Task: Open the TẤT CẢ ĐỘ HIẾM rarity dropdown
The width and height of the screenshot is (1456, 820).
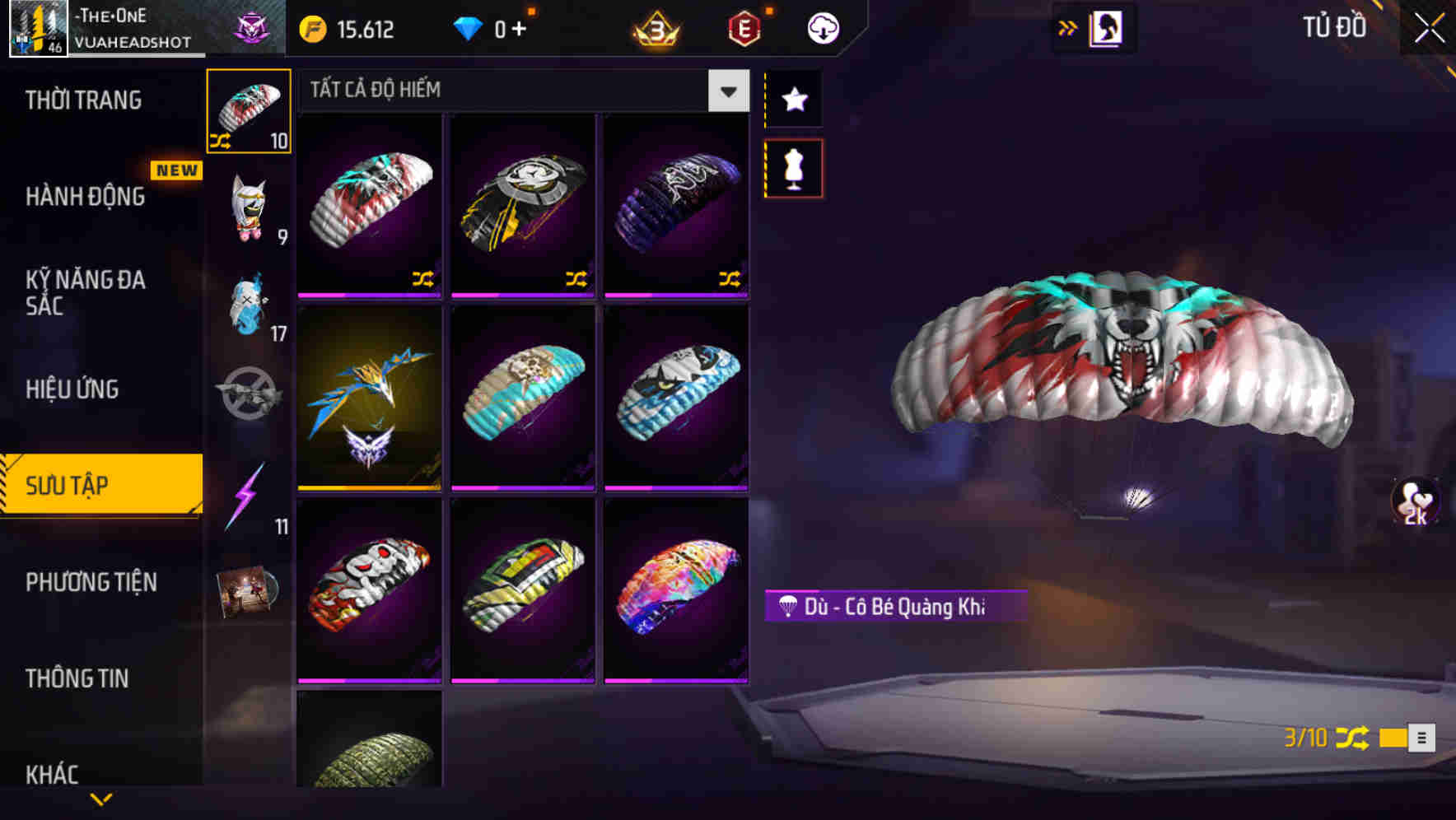Action: [726, 91]
